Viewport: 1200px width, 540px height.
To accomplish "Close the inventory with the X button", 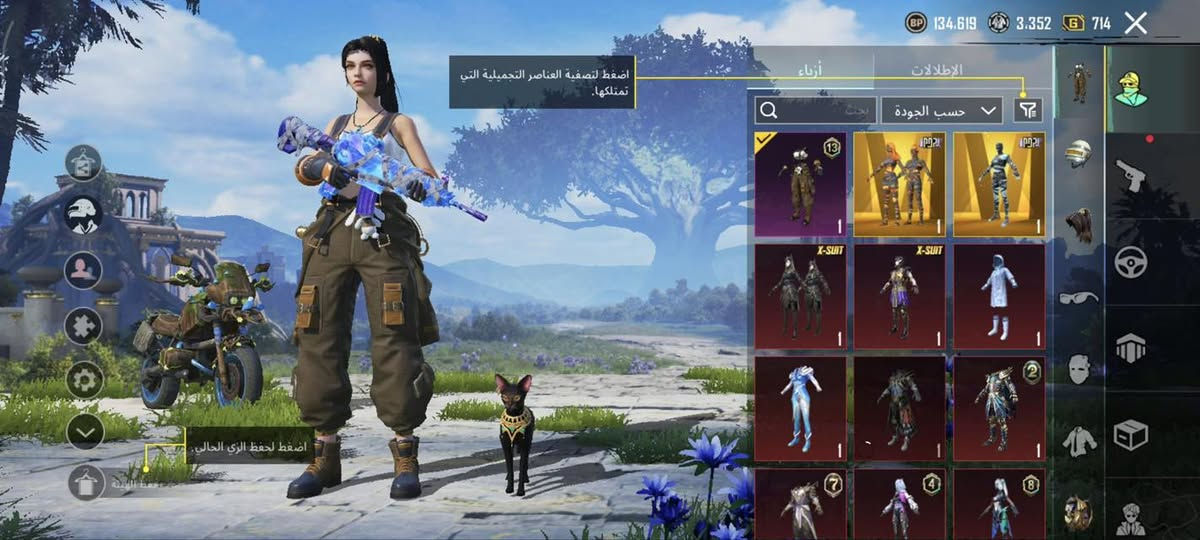I will (x=1135, y=23).
